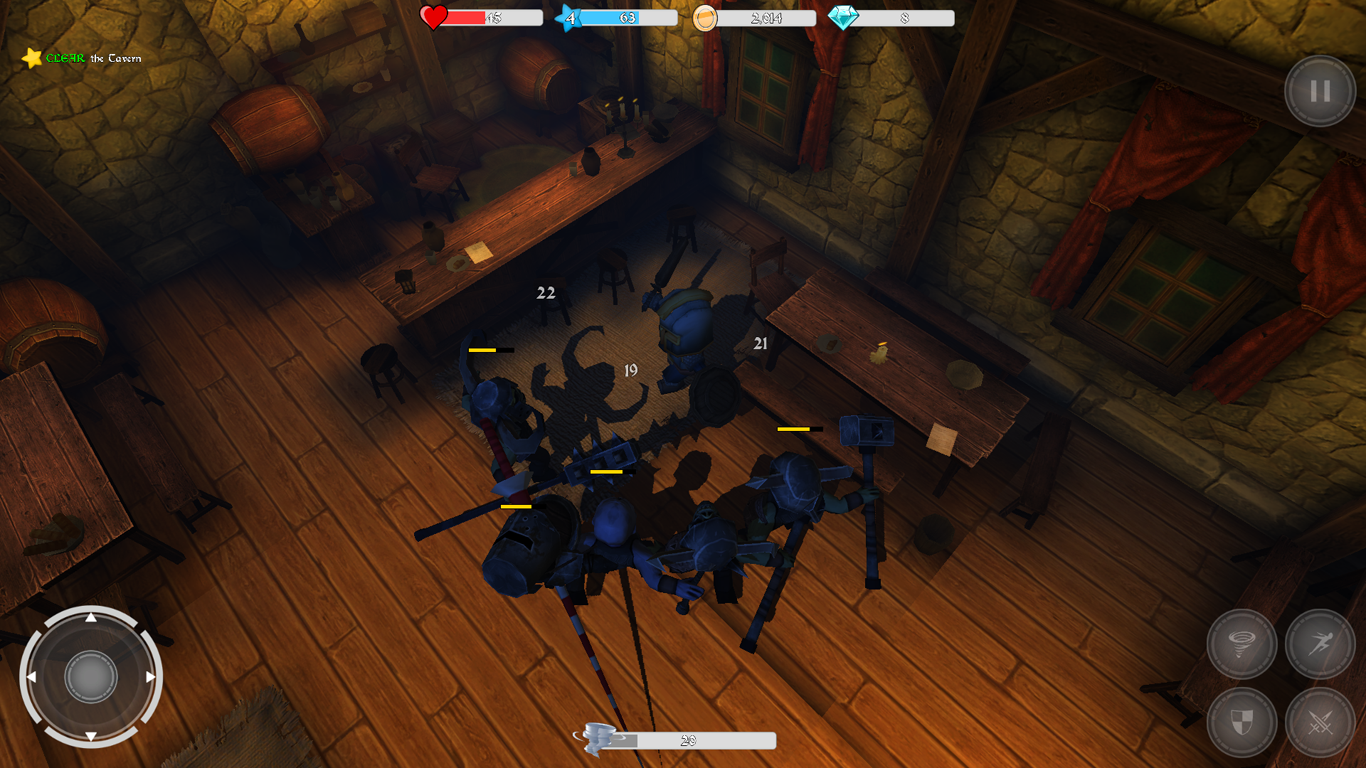Tap the gold coin currency icon
The image size is (1366, 768).
coord(706,16)
